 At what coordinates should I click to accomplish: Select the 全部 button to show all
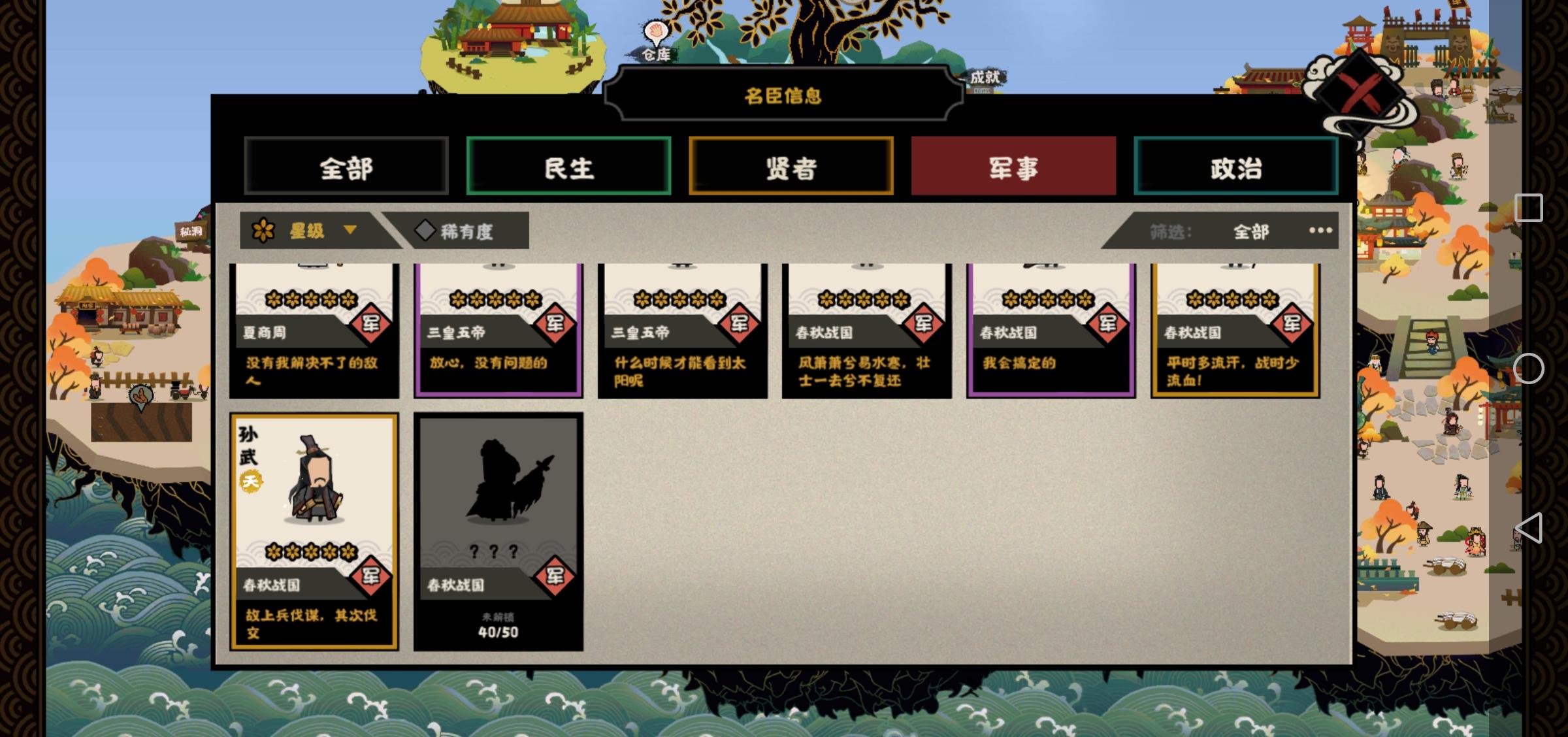(346, 168)
